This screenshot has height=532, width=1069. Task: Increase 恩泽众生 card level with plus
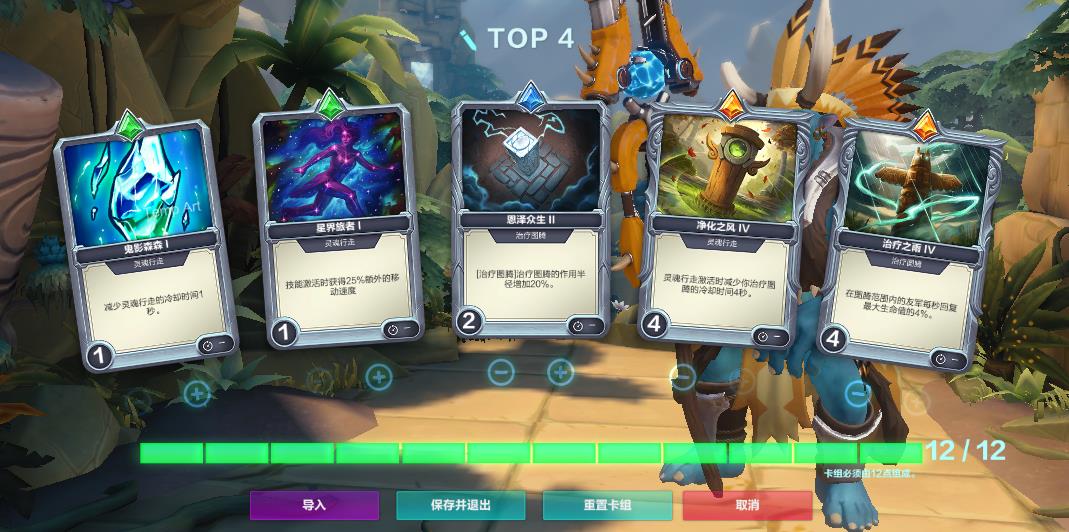(560, 372)
